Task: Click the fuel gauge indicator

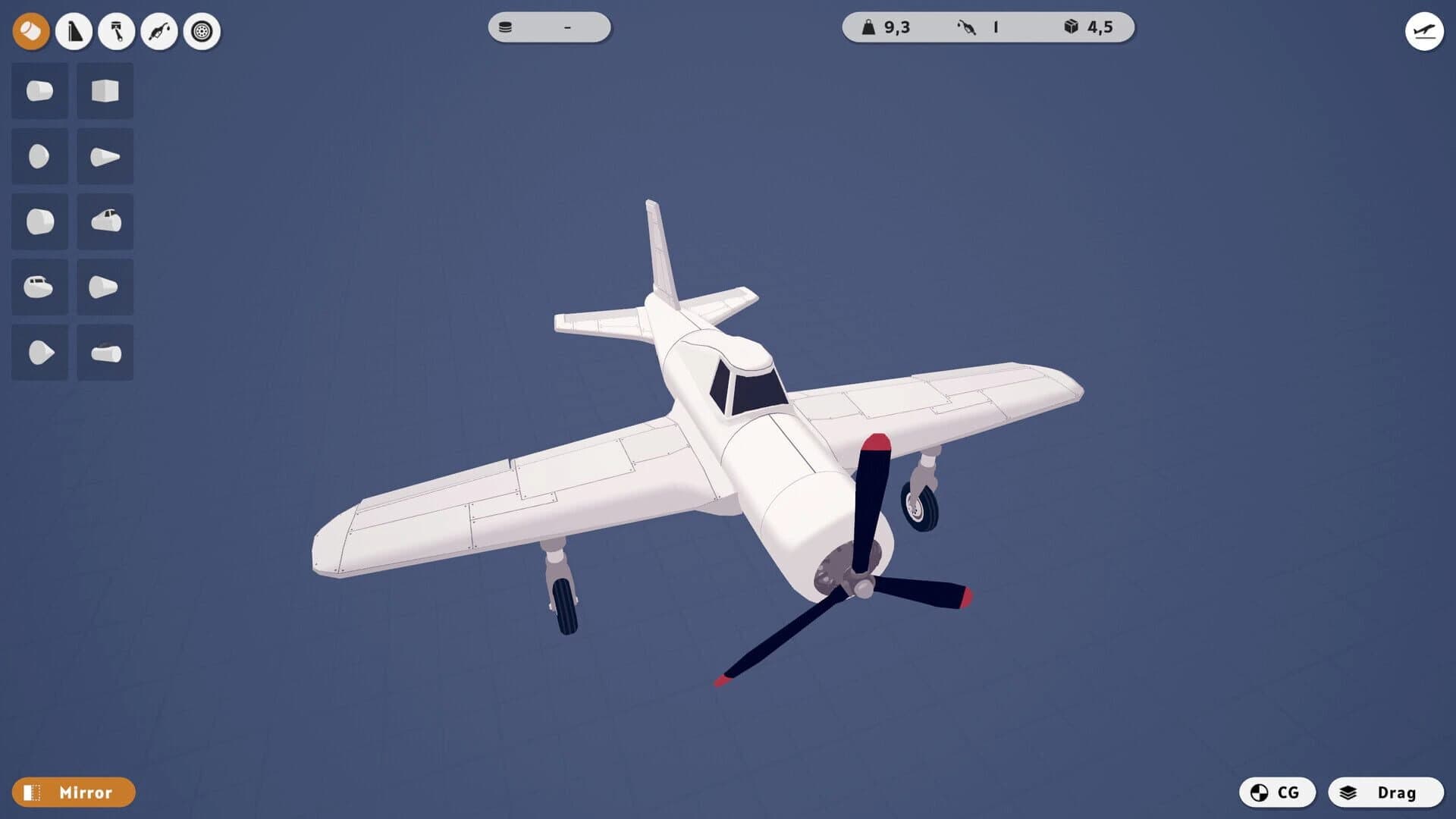Action: (x=978, y=27)
